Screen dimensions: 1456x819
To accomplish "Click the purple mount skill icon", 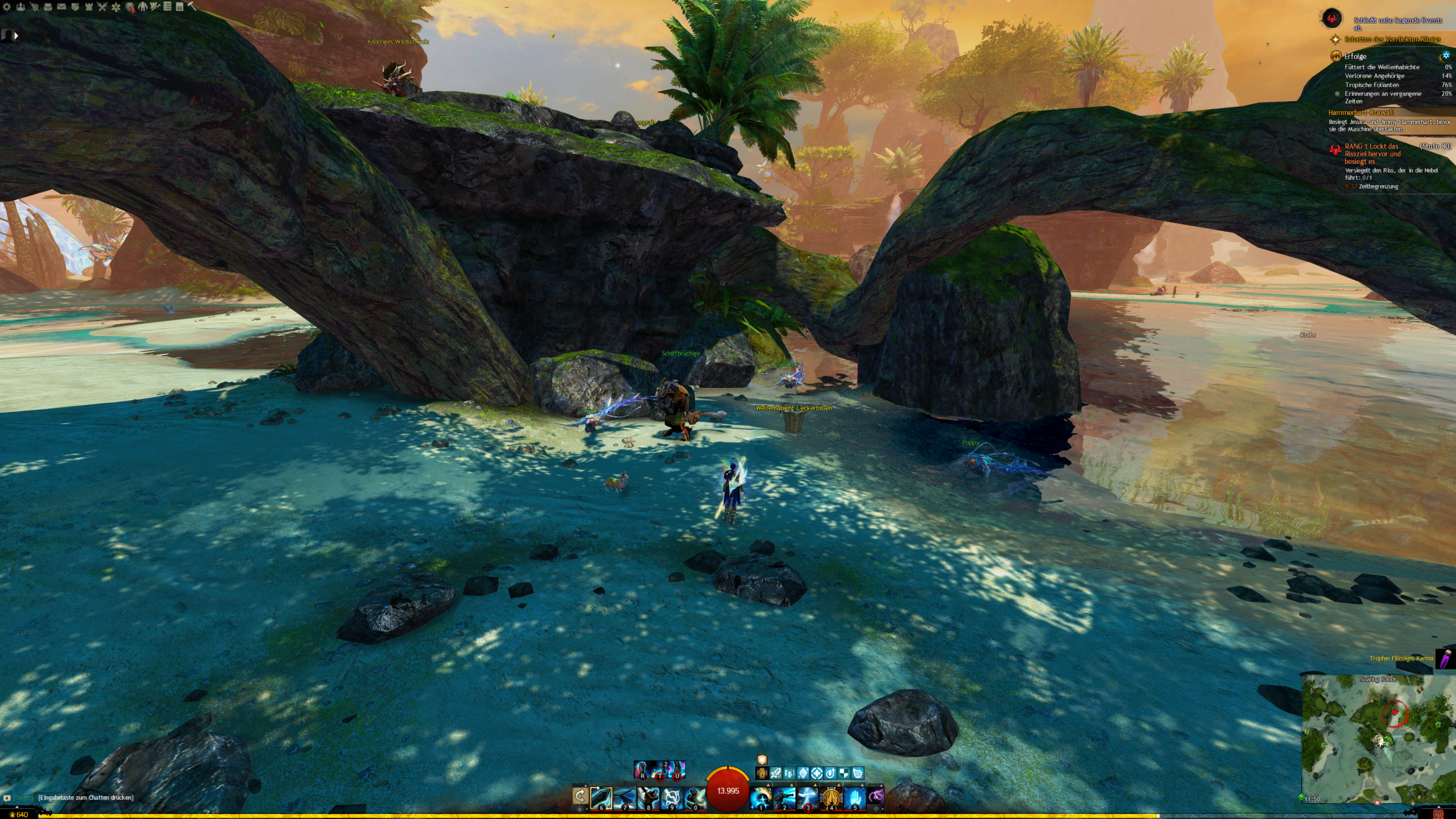I will [x=876, y=797].
